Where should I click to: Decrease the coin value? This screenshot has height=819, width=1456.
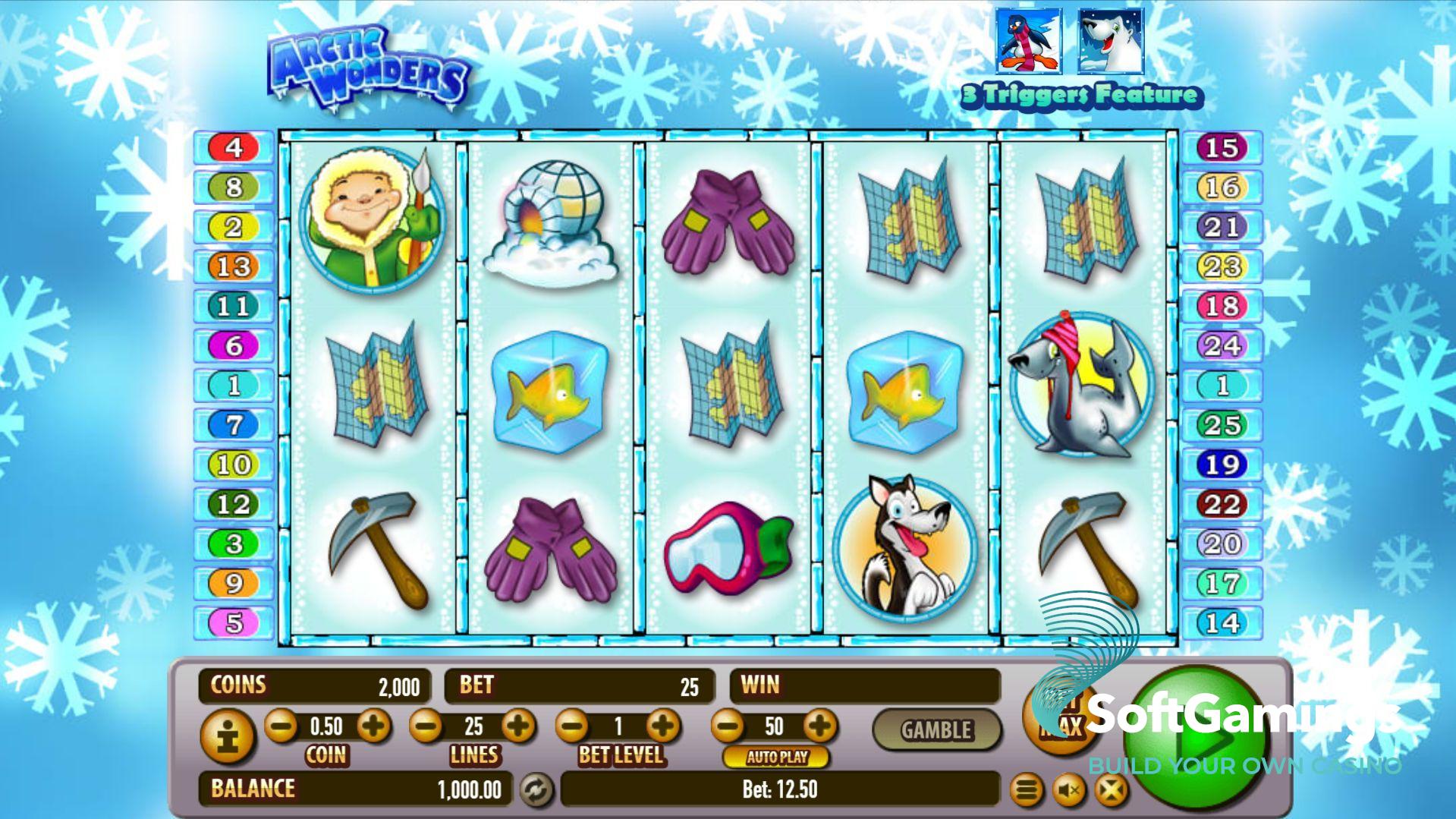(281, 726)
